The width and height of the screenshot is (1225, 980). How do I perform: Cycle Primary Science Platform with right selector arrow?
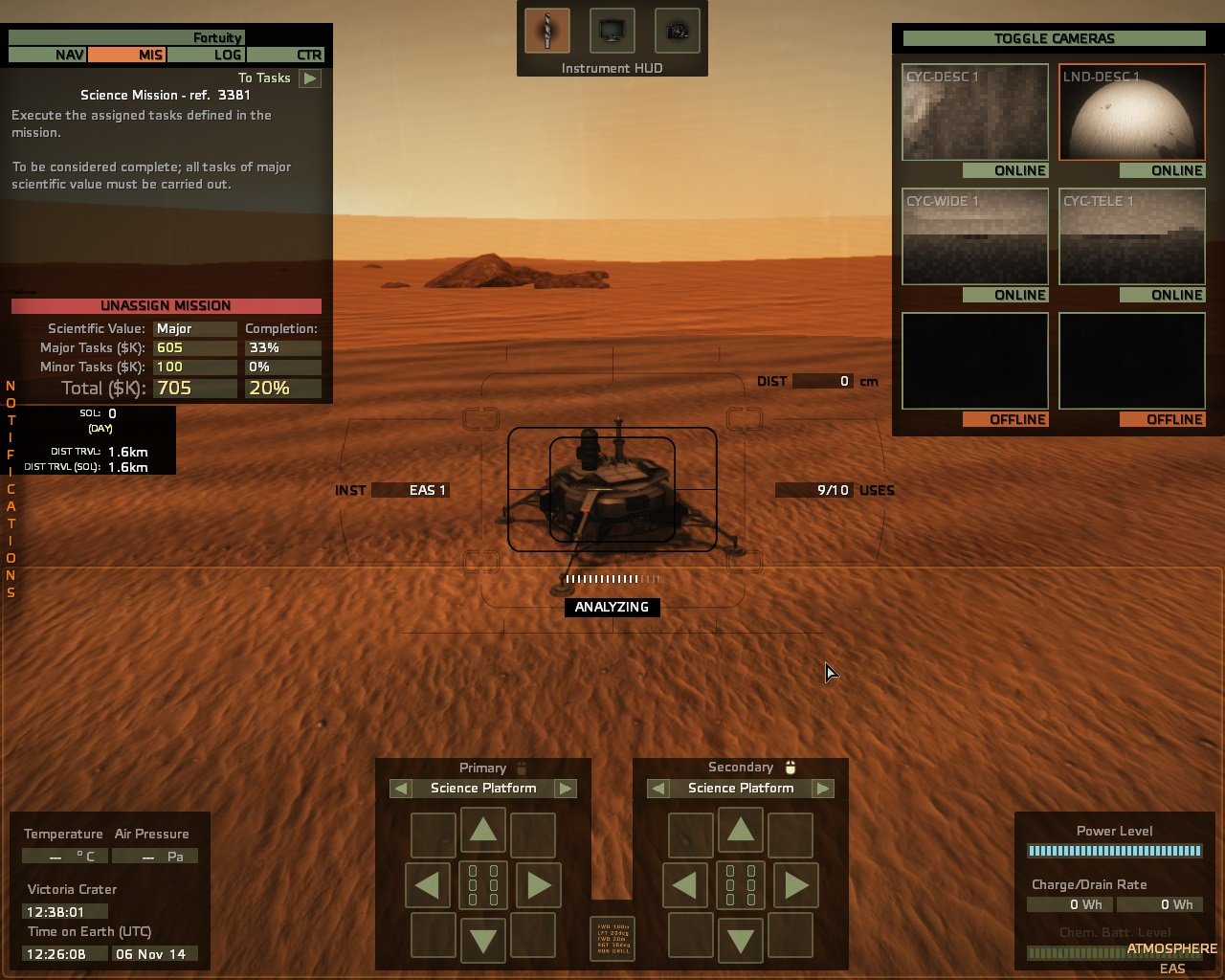click(x=567, y=788)
